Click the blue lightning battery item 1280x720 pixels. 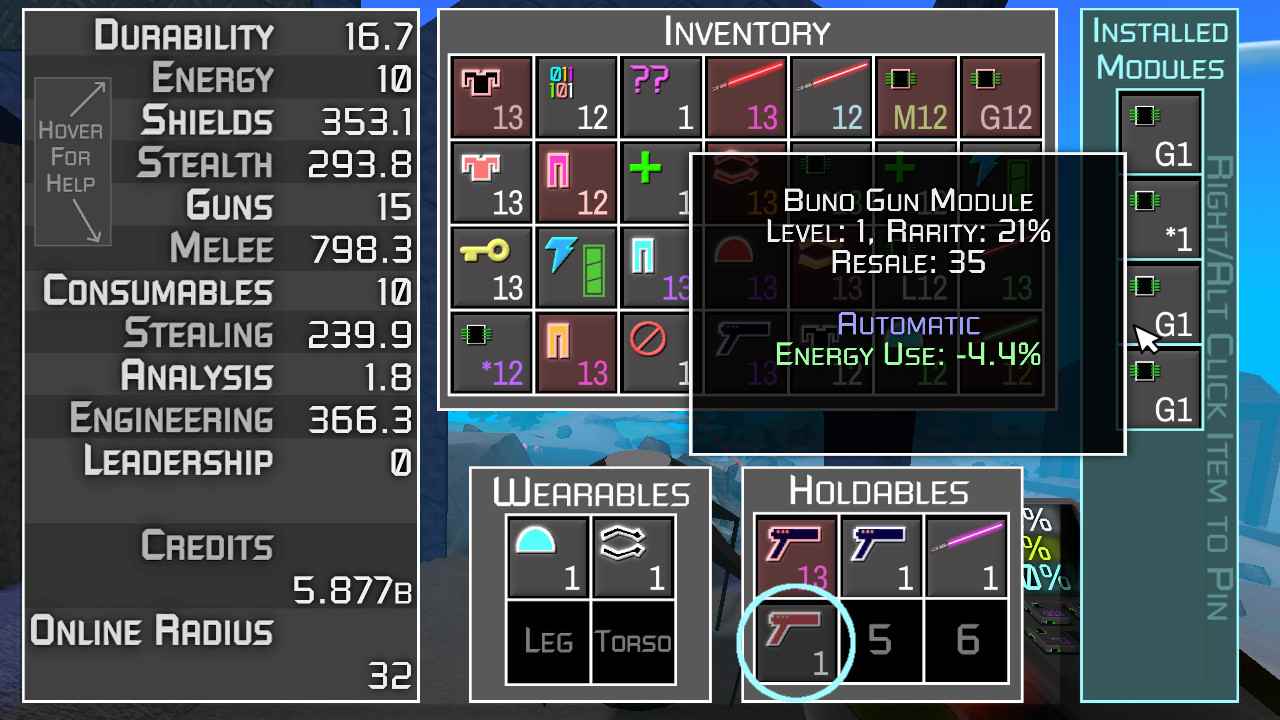pyautogui.click(x=576, y=267)
